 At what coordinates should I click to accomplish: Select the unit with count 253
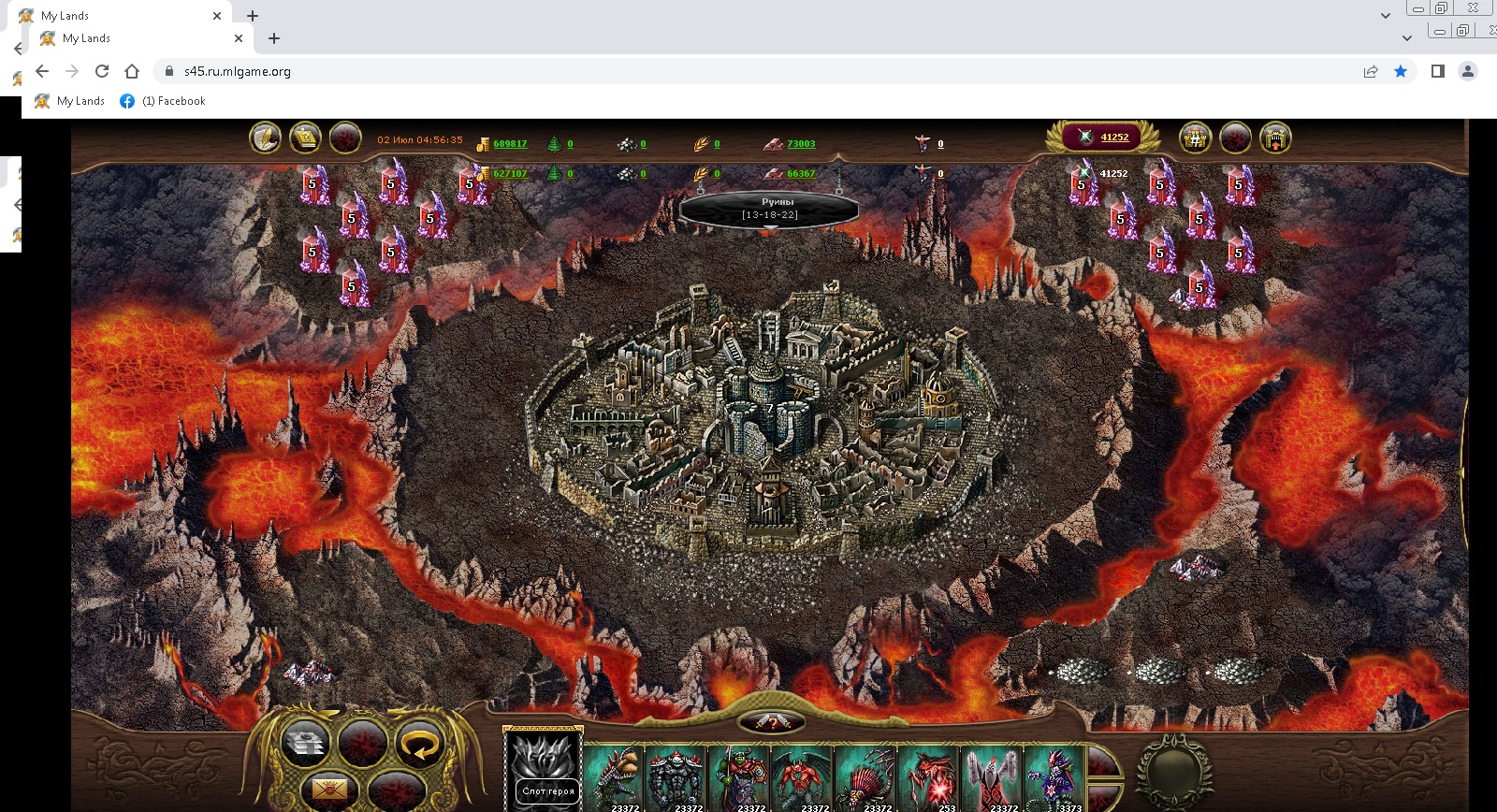click(928, 776)
